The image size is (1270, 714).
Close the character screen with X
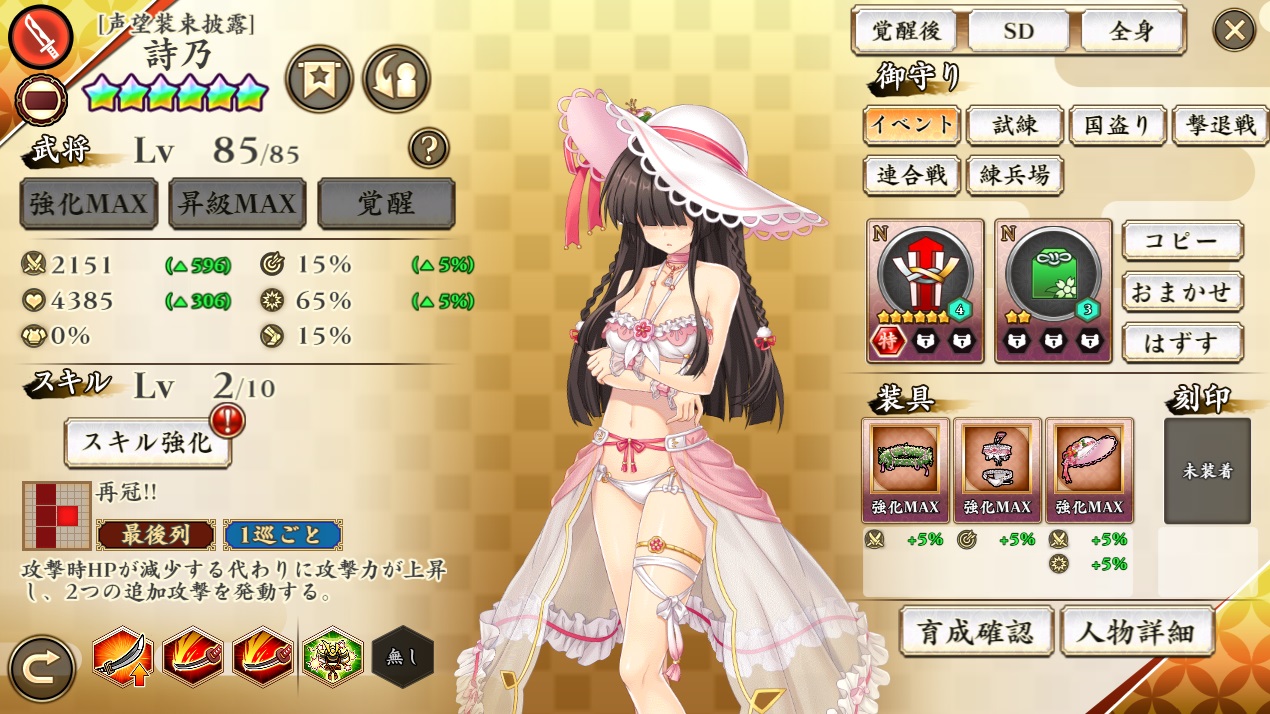[x=1234, y=30]
